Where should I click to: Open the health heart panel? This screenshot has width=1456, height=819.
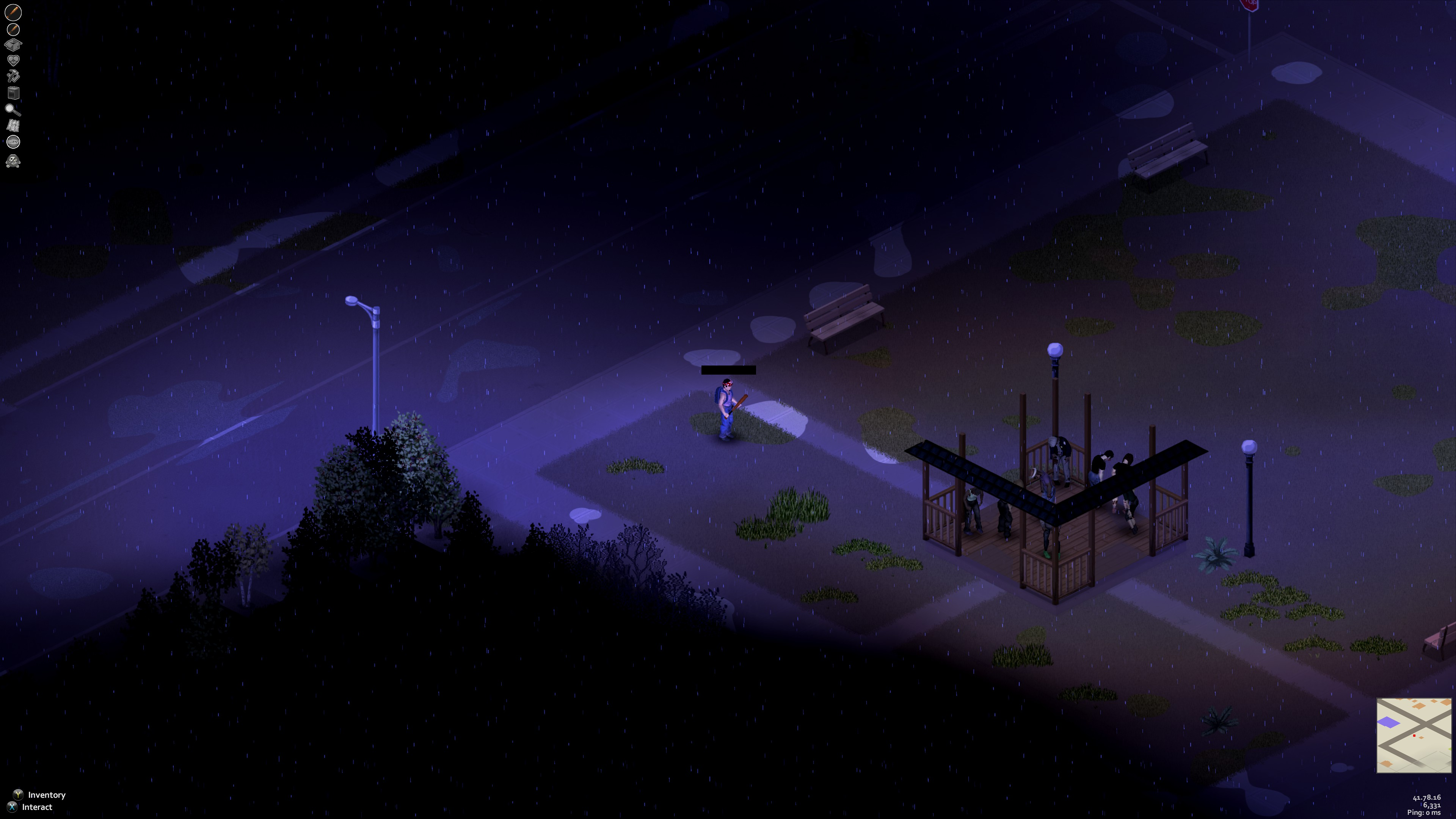13,60
